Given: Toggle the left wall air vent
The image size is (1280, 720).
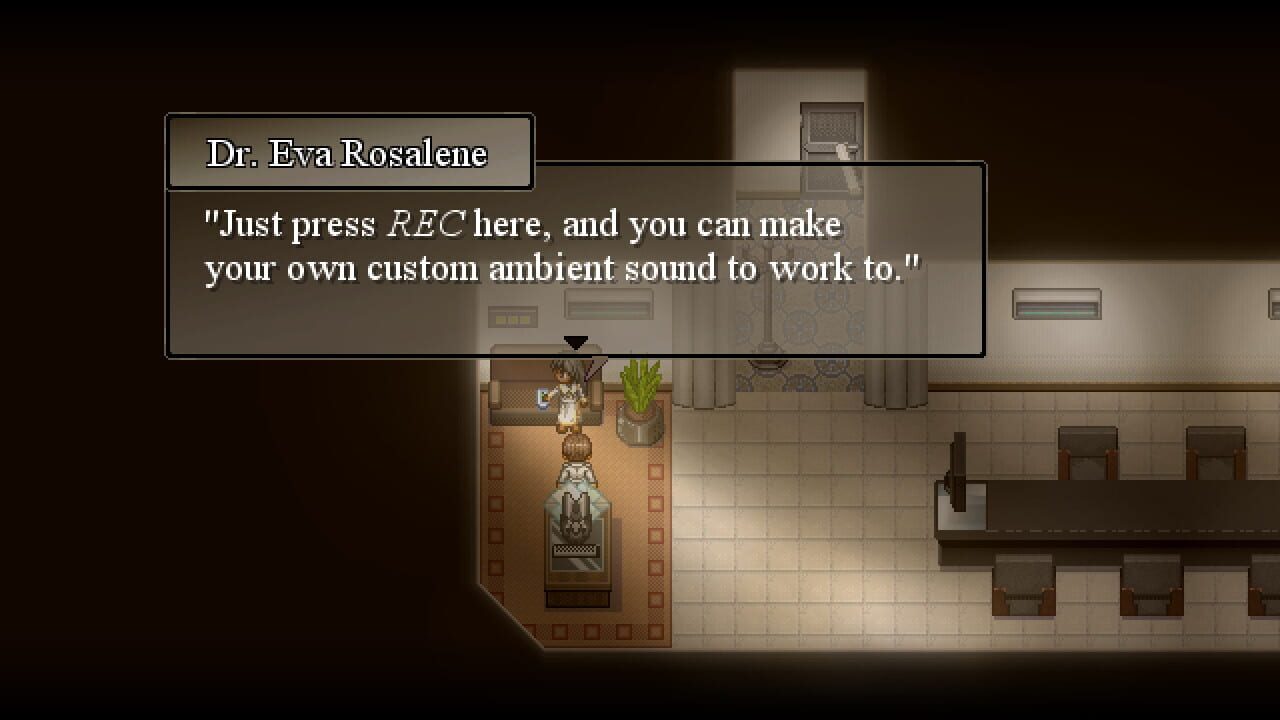Looking at the screenshot, I should [513, 316].
